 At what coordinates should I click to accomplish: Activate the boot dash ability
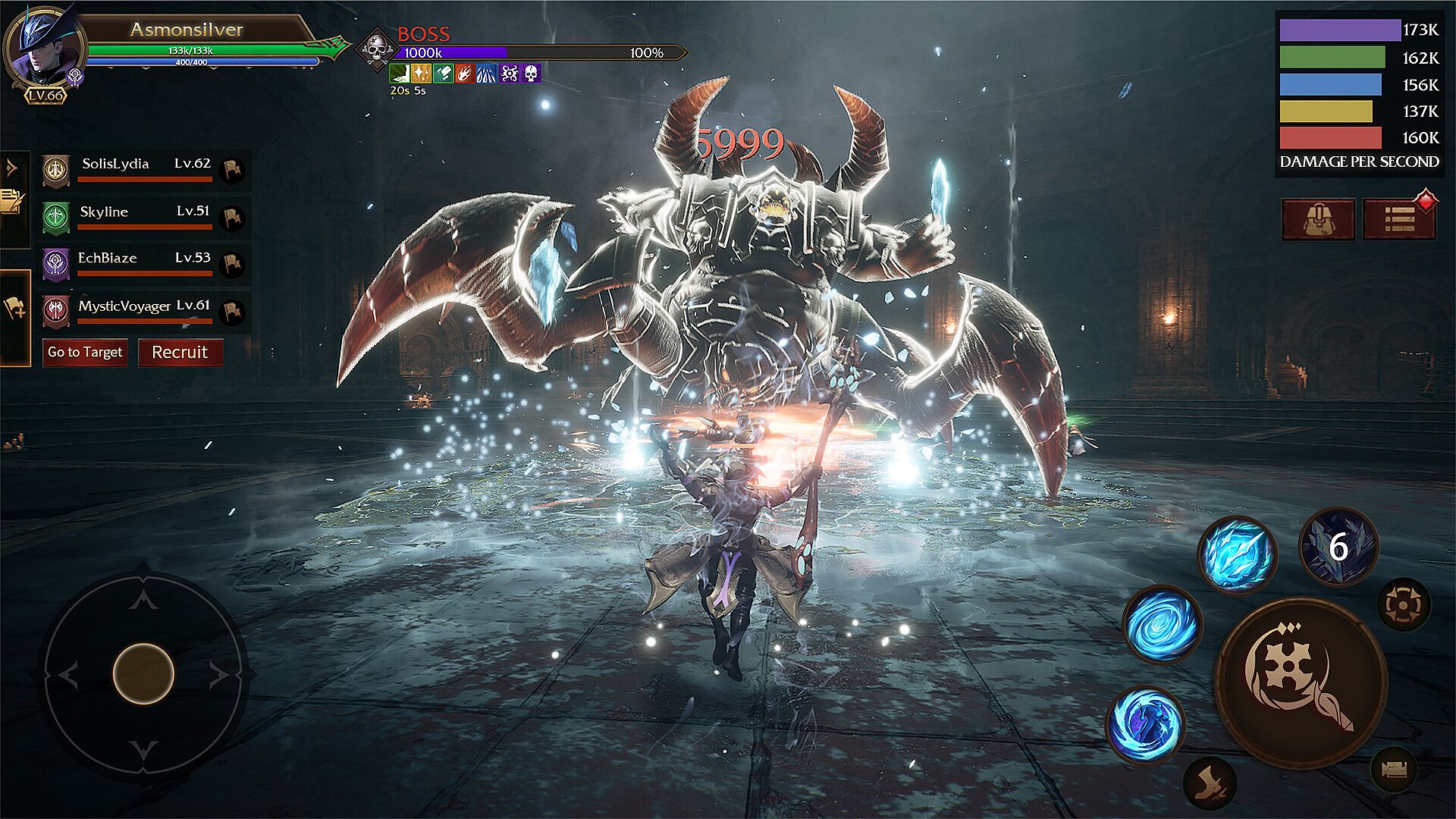pyautogui.click(x=1210, y=781)
